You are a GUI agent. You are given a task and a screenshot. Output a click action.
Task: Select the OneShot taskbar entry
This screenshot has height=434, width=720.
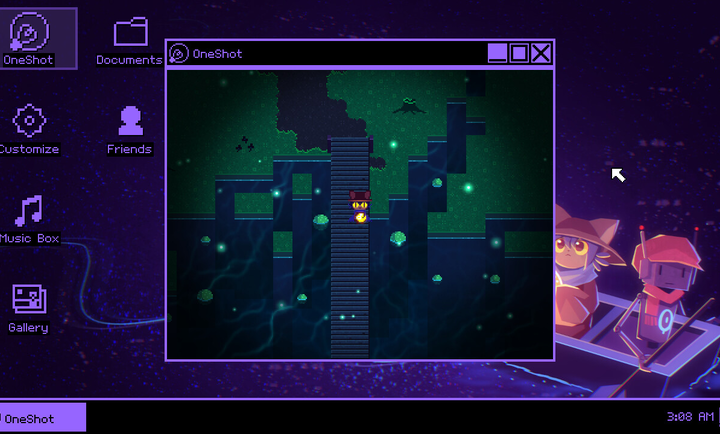pyautogui.click(x=43, y=418)
